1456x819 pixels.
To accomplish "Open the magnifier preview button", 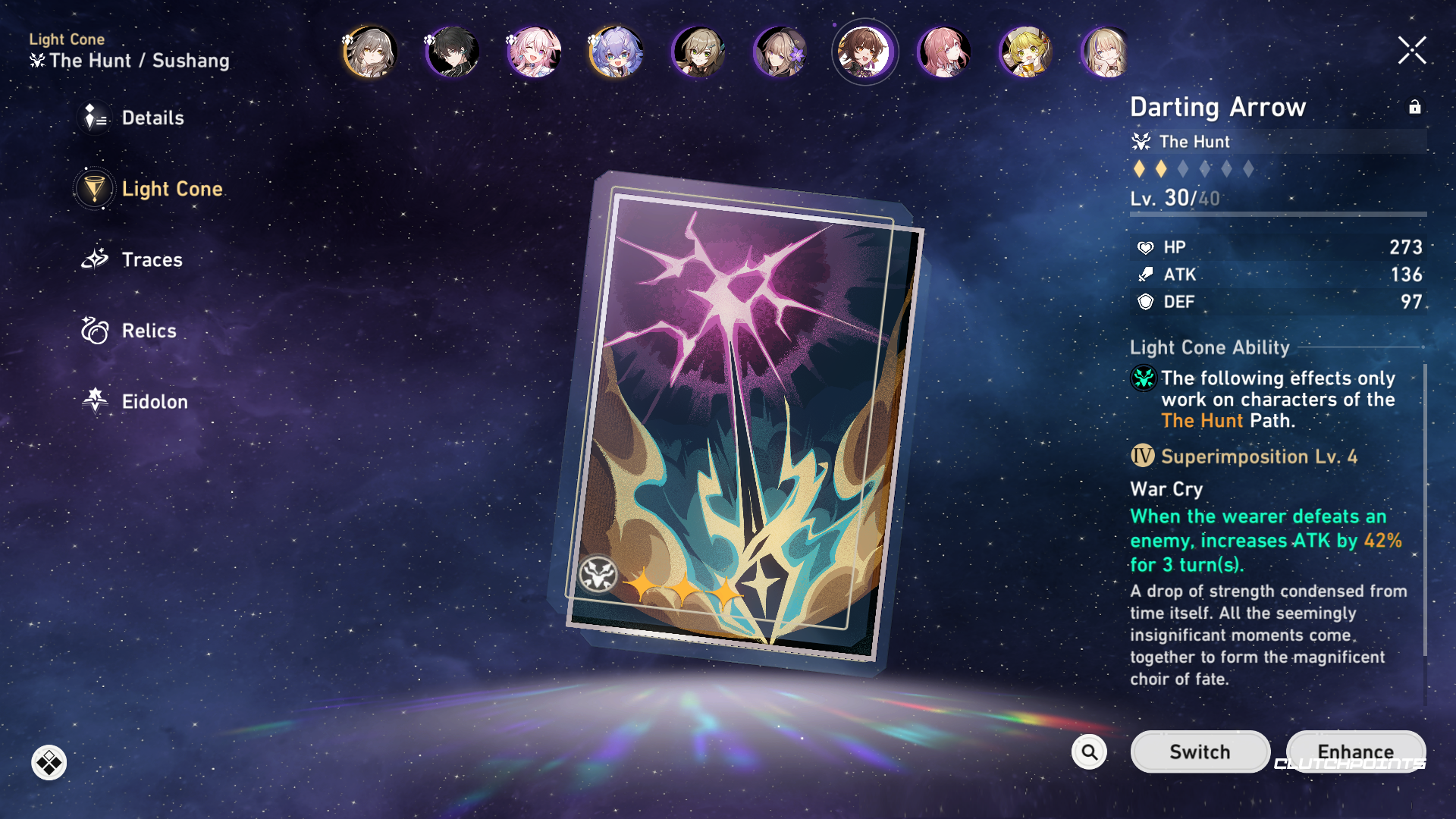I will click(x=1089, y=752).
